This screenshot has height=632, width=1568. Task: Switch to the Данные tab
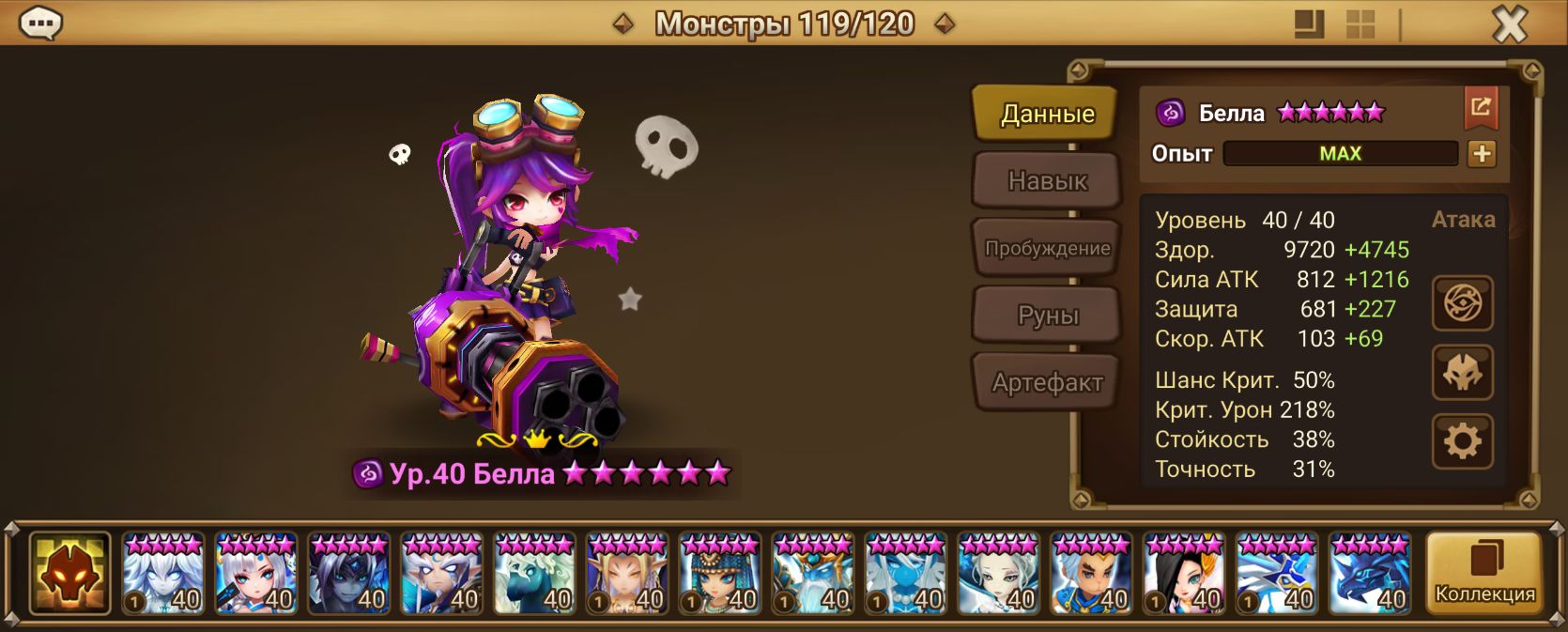[1046, 114]
